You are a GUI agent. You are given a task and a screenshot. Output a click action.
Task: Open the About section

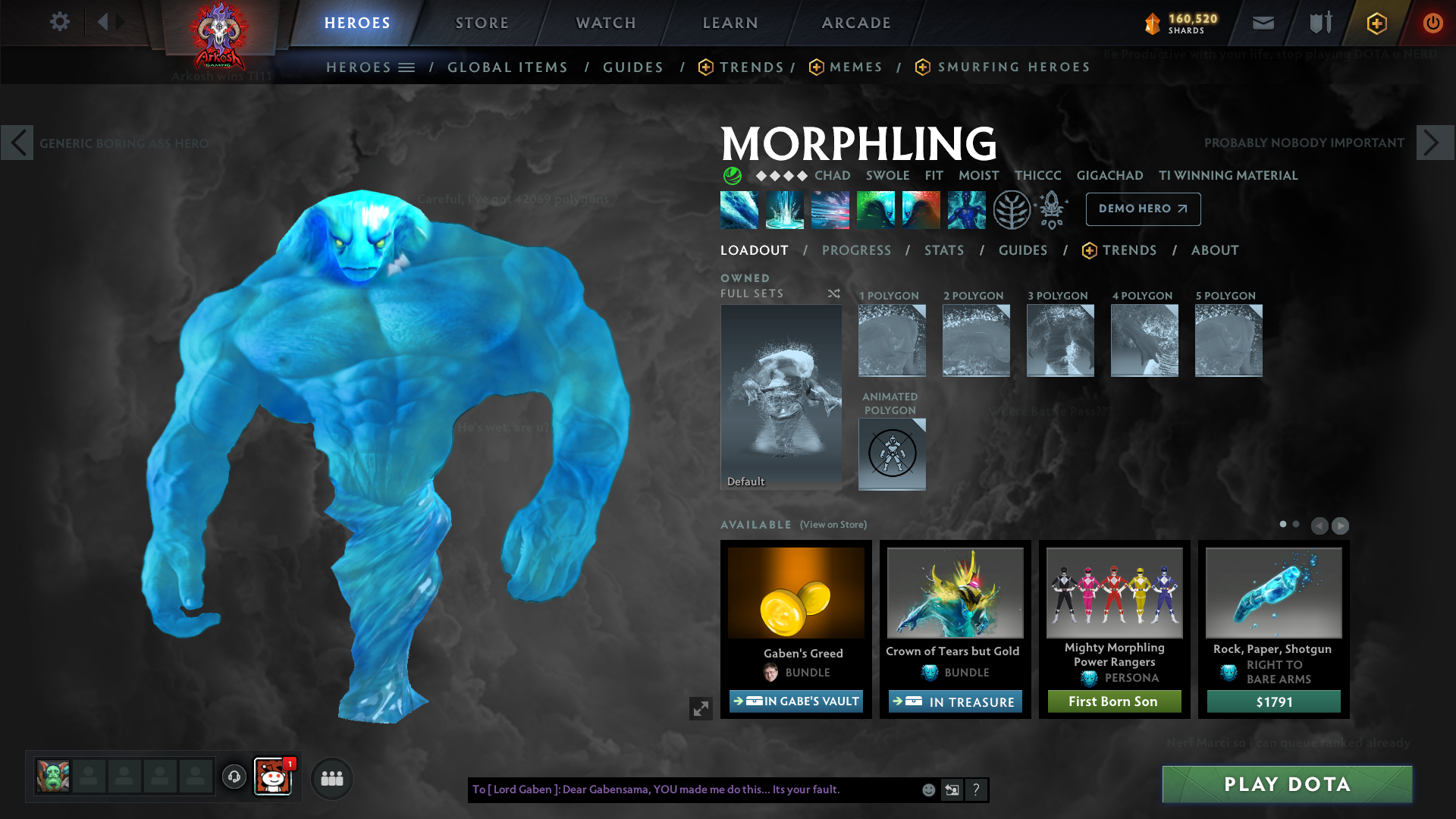(1214, 250)
